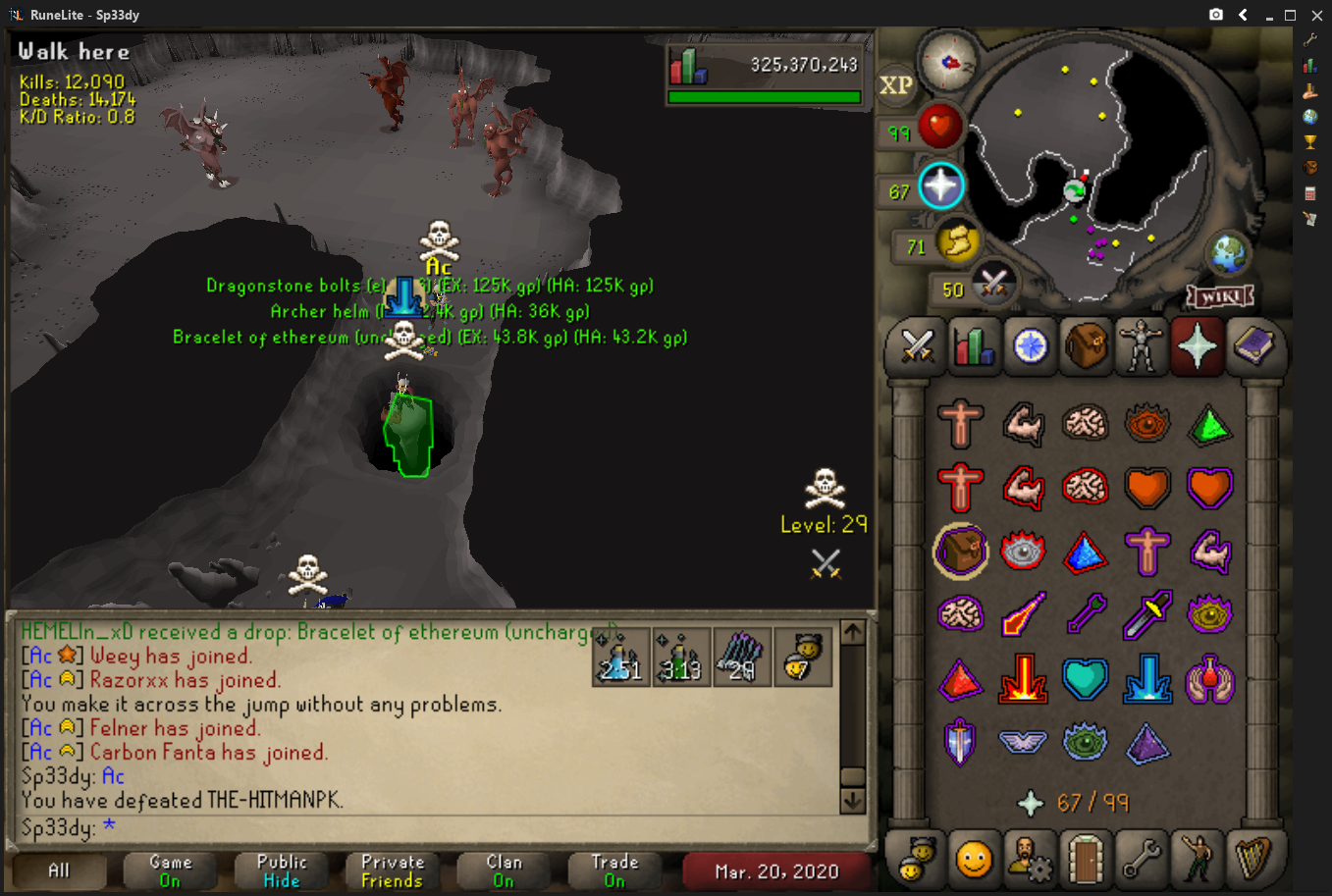Screen dimensions: 1332x896
Task: Open the Wiki lookup banner
Action: (x=1220, y=295)
